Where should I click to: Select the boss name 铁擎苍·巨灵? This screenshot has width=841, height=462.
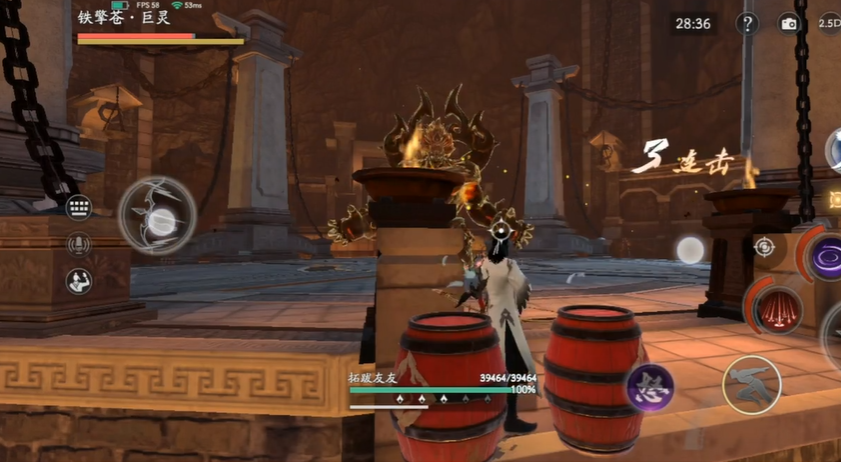124,18
